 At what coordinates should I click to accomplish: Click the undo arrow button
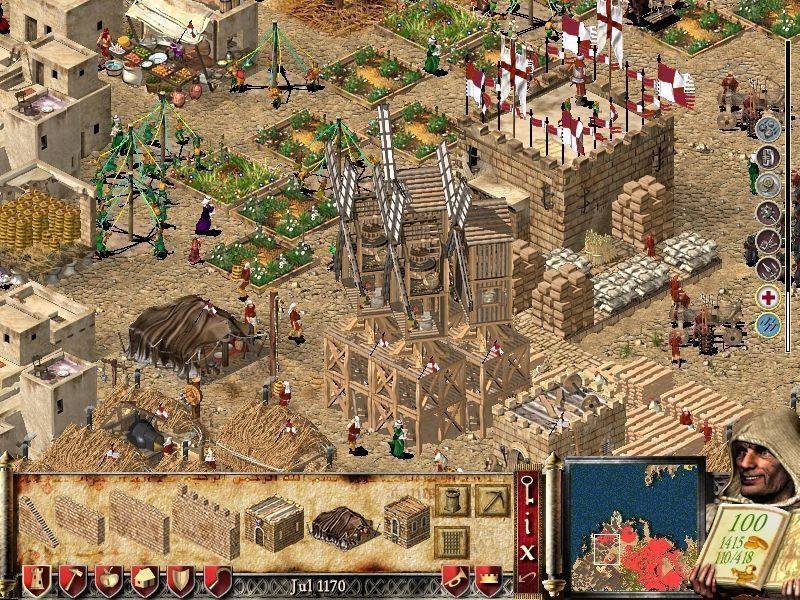pos(528,578)
